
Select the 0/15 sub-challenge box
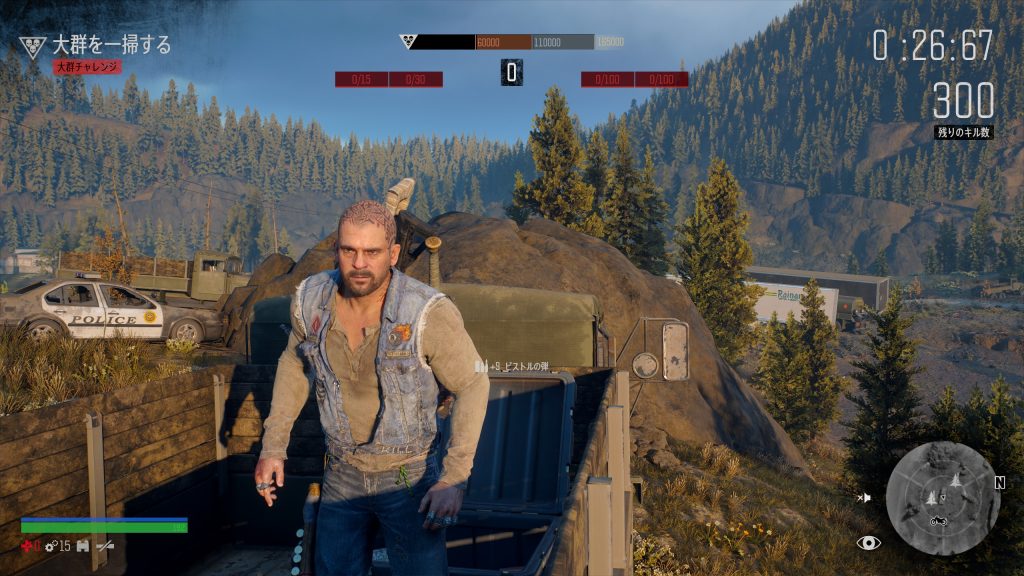[x=361, y=79]
